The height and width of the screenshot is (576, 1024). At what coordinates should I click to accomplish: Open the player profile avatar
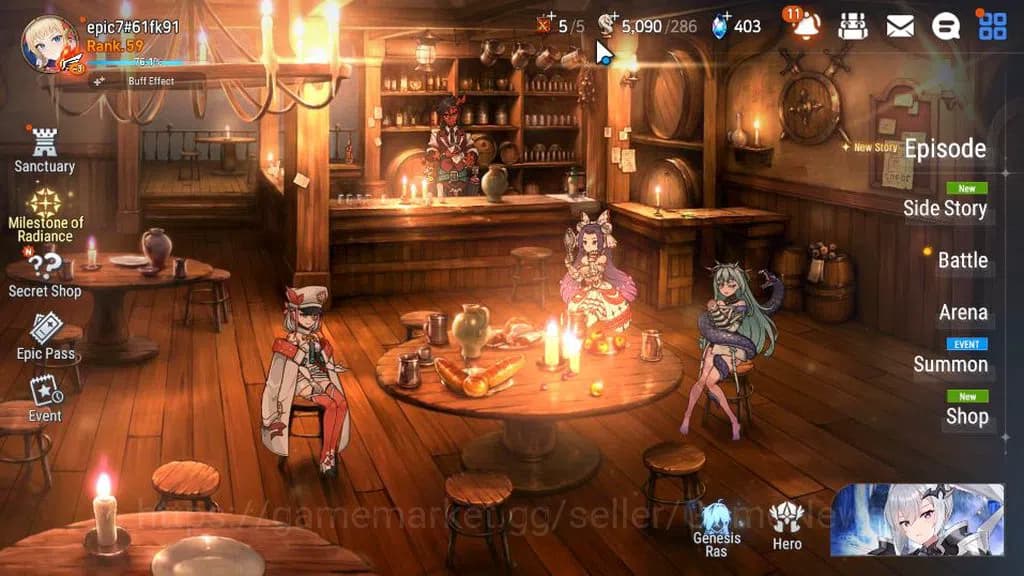50,45
